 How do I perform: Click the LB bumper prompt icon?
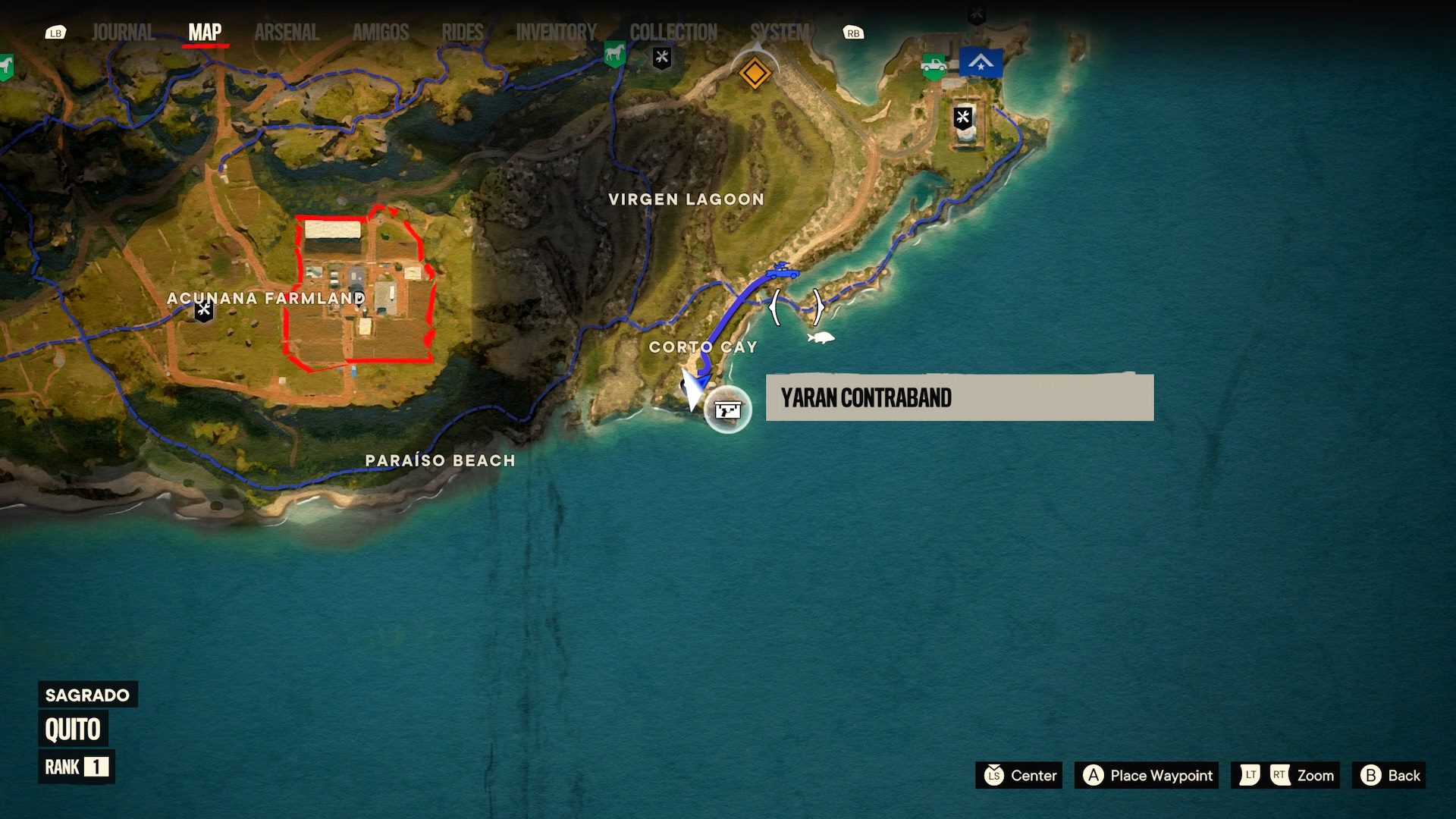(55, 33)
